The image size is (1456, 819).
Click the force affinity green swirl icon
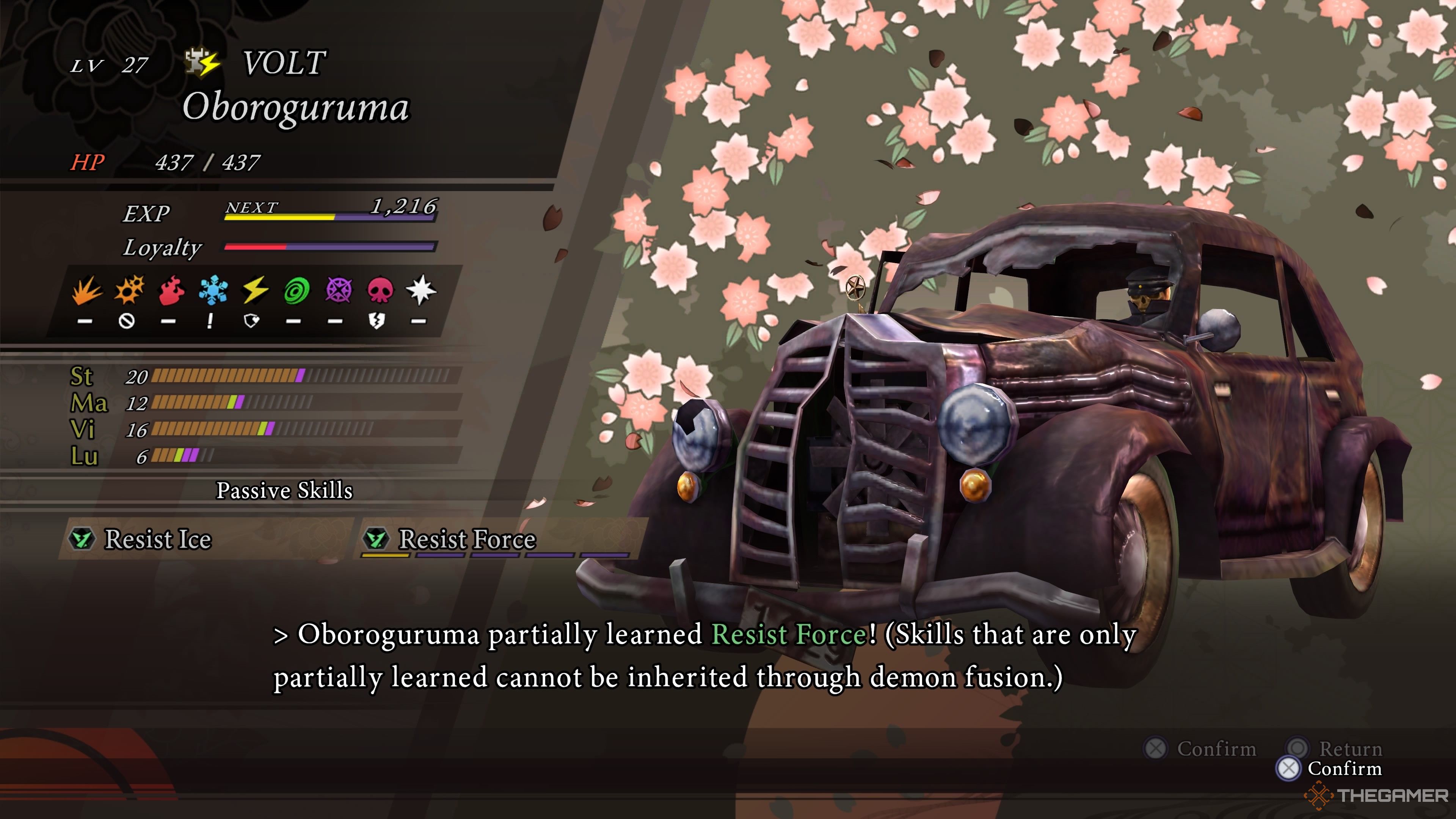tap(297, 290)
